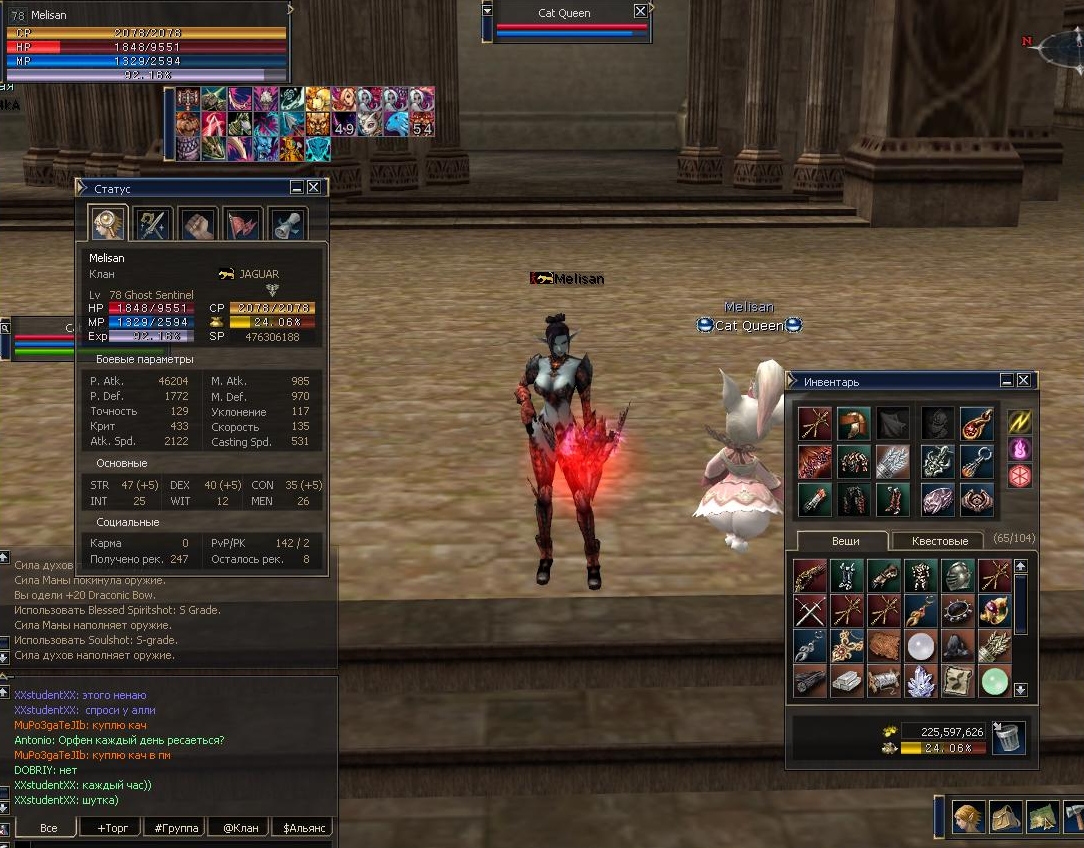Open the character menu with the elf head icon
The image size is (1084, 848).
[967, 817]
